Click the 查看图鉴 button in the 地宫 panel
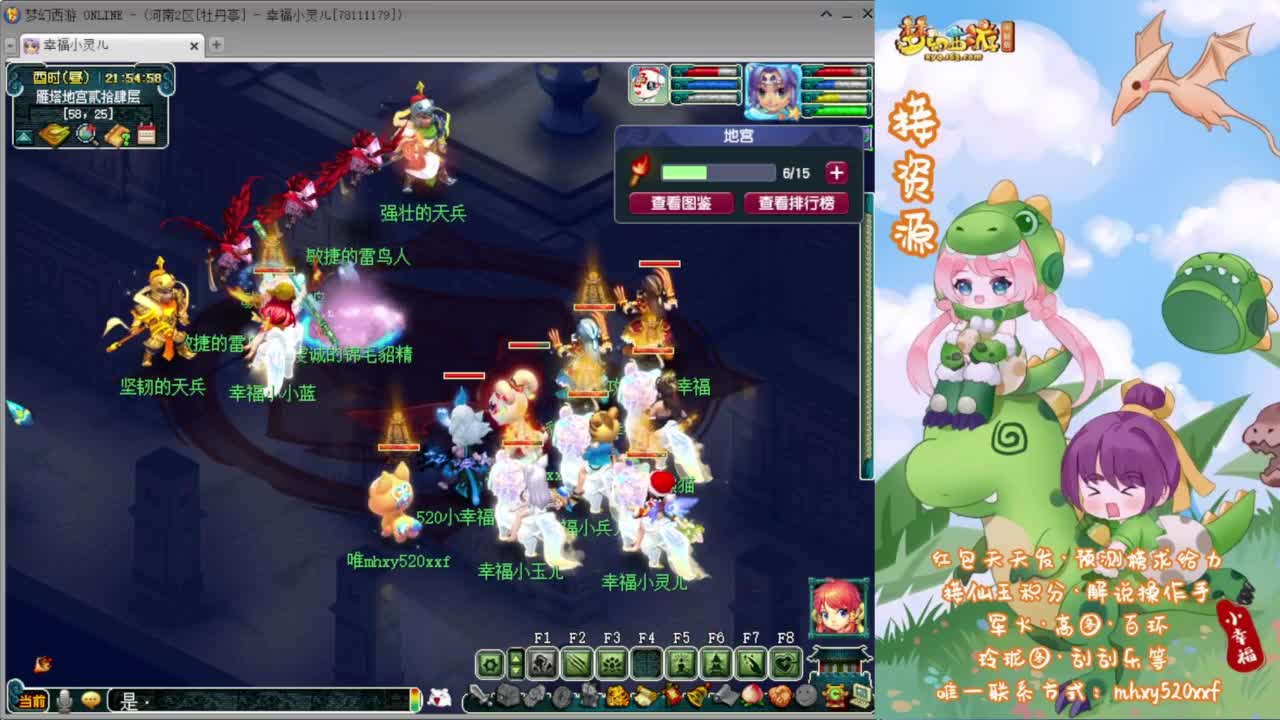The image size is (1280, 720). (x=680, y=203)
